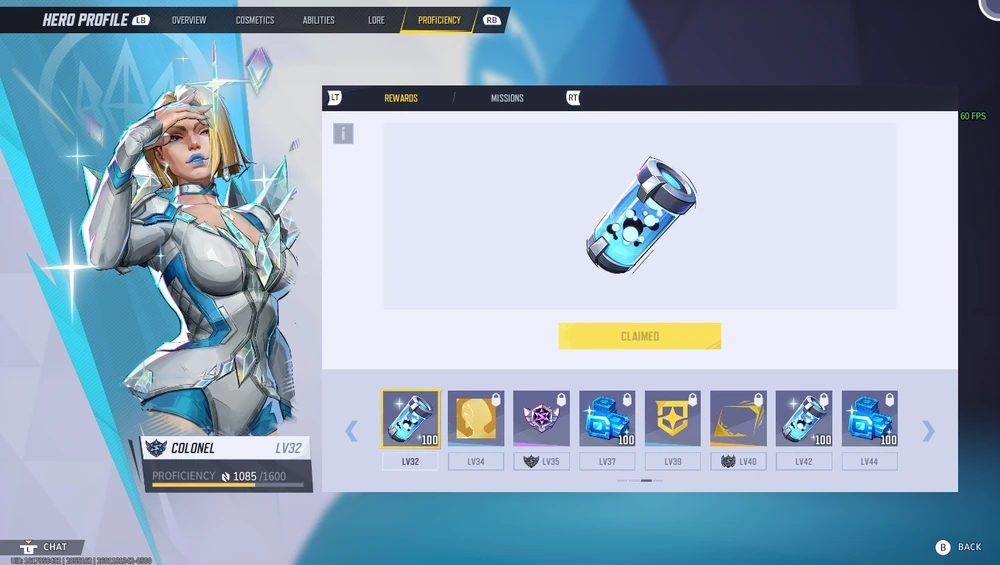Open the Lore tab
Image resolution: width=1000 pixels, height=565 pixels.
(x=376, y=20)
